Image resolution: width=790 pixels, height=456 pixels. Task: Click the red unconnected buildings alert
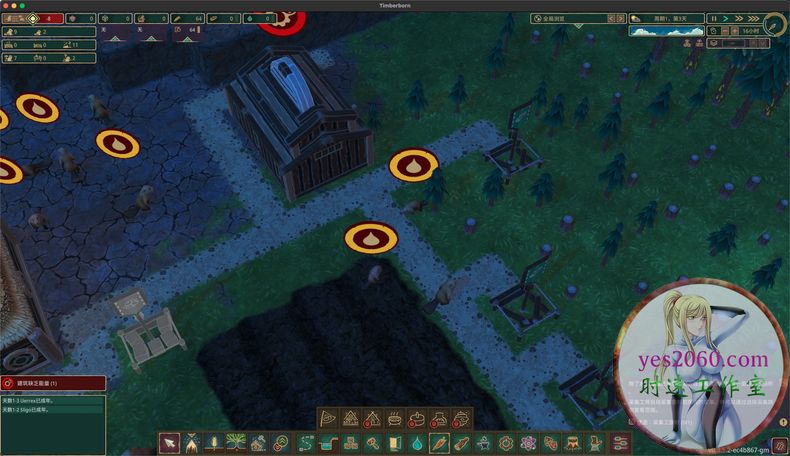52,383
